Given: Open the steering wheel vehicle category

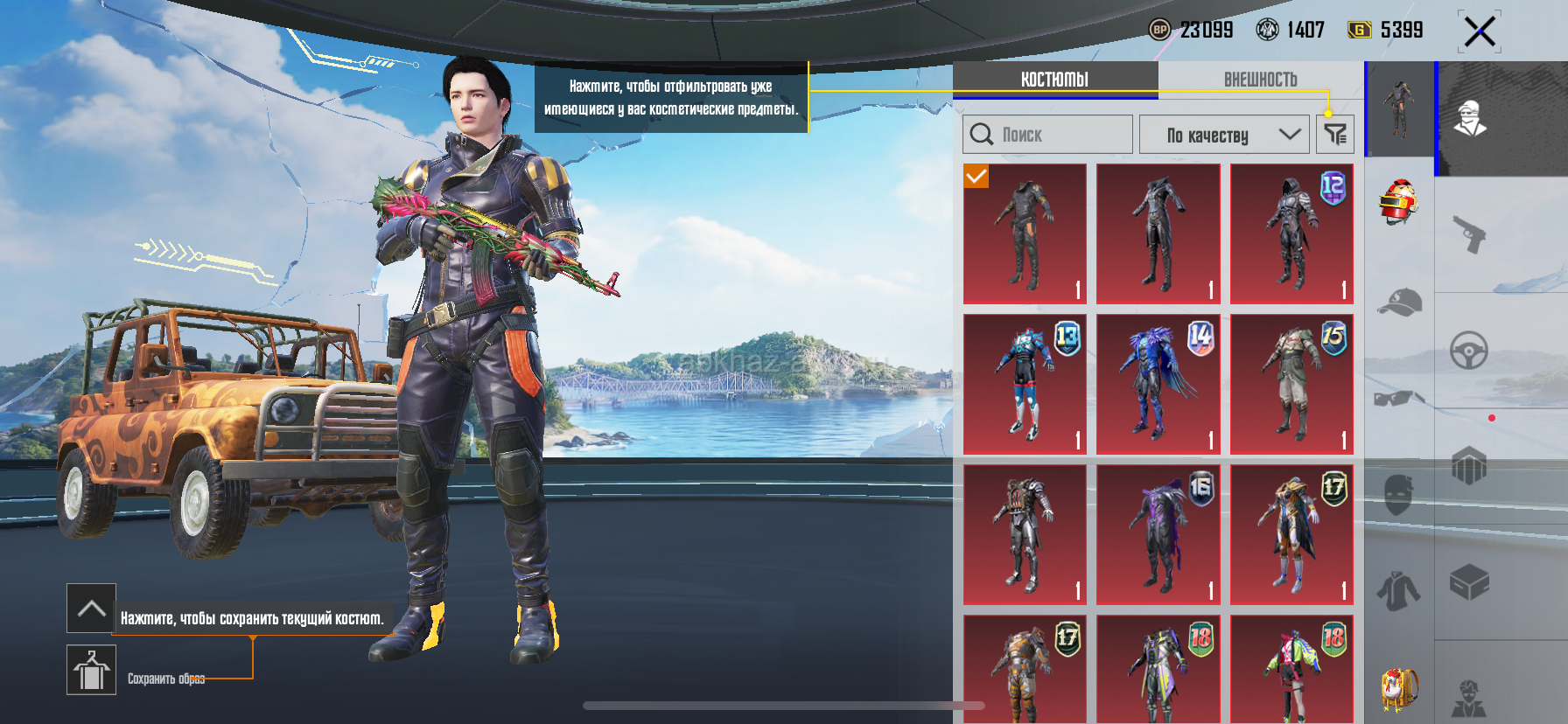Looking at the screenshot, I should (x=1469, y=351).
